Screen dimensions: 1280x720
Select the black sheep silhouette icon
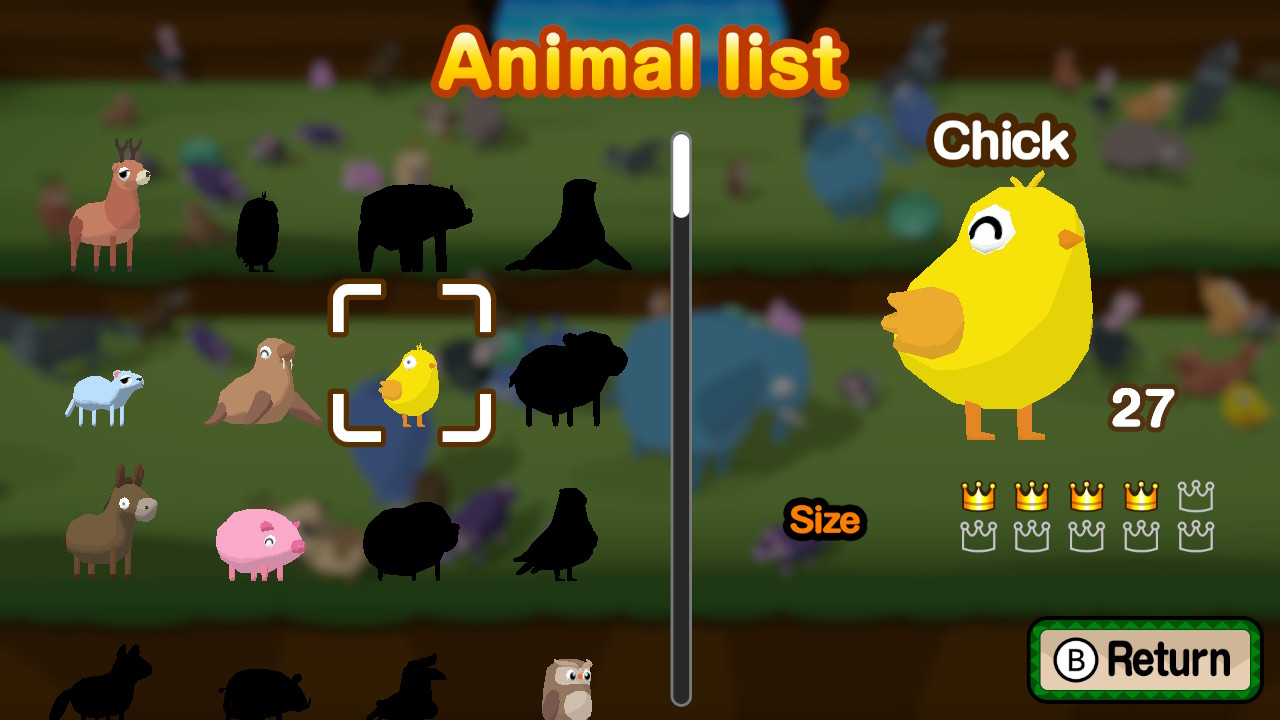(x=565, y=375)
